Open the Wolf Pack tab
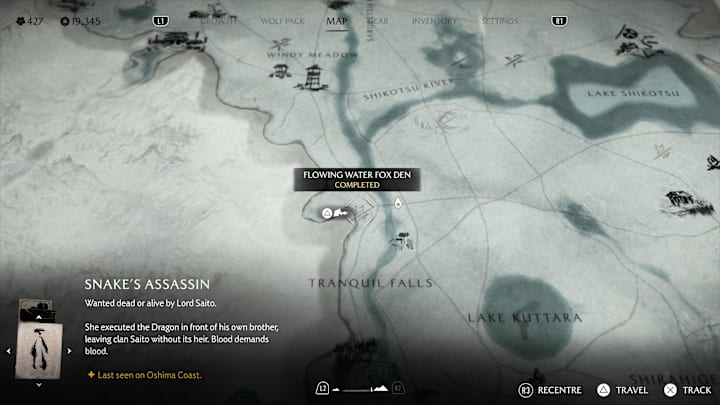 (280, 20)
